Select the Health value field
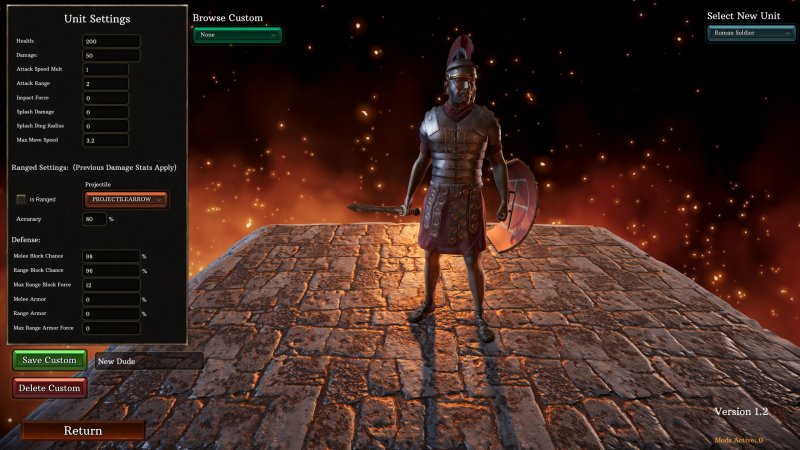 point(111,41)
